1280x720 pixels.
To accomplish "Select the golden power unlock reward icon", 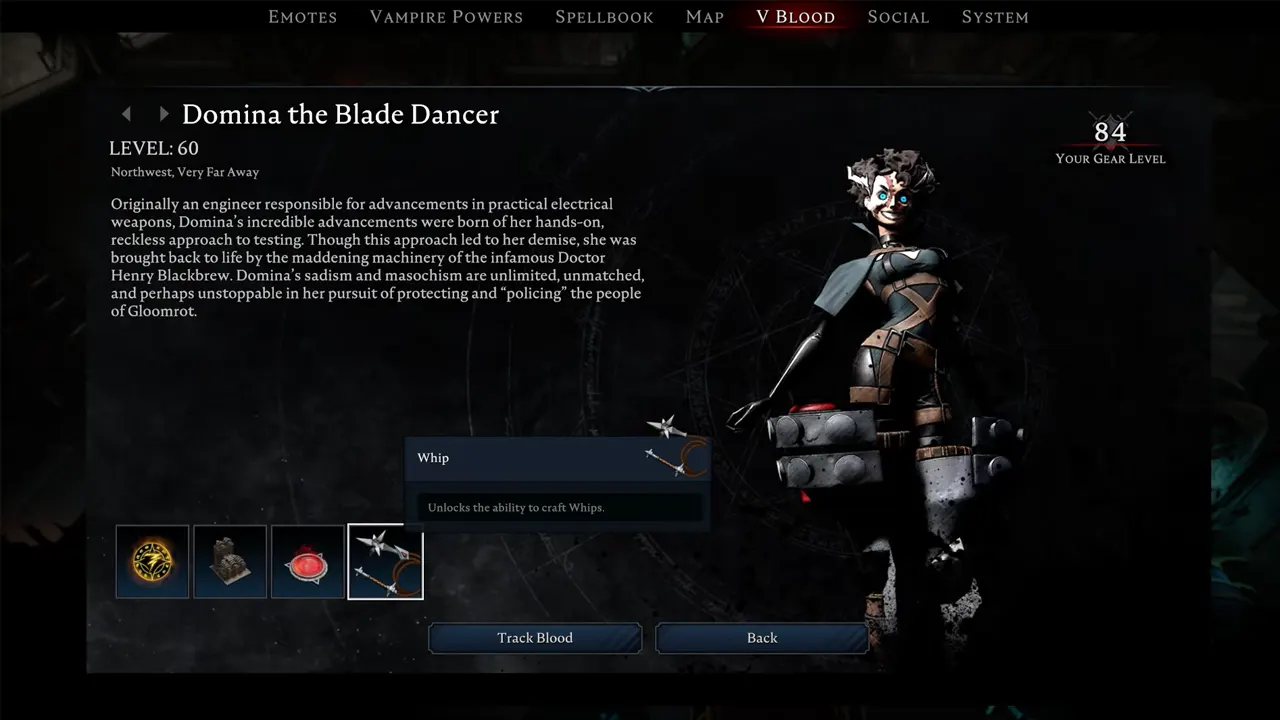I will (152, 561).
